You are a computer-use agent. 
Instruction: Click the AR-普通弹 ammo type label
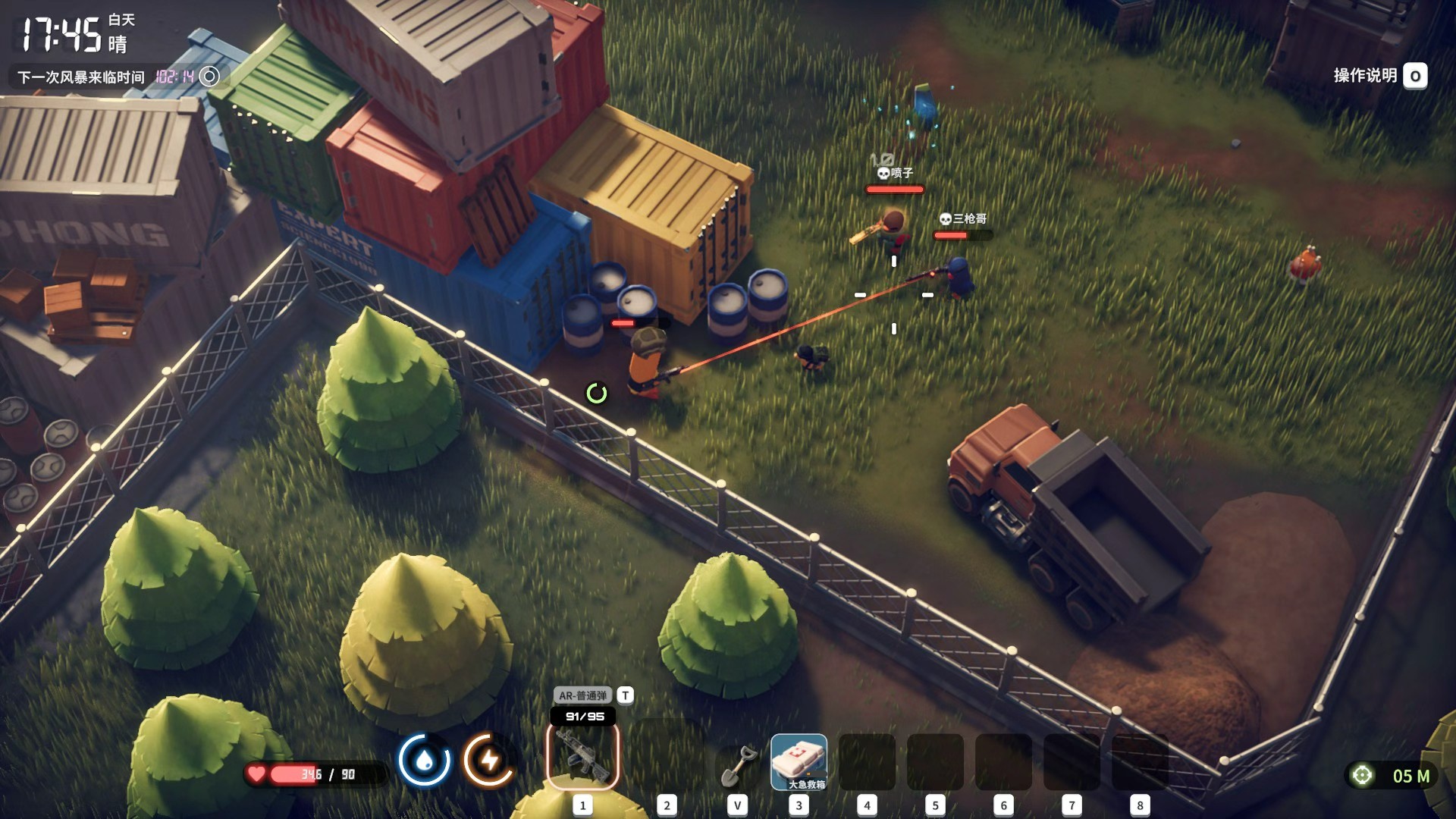pyautogui.click(x=582, y=695)
